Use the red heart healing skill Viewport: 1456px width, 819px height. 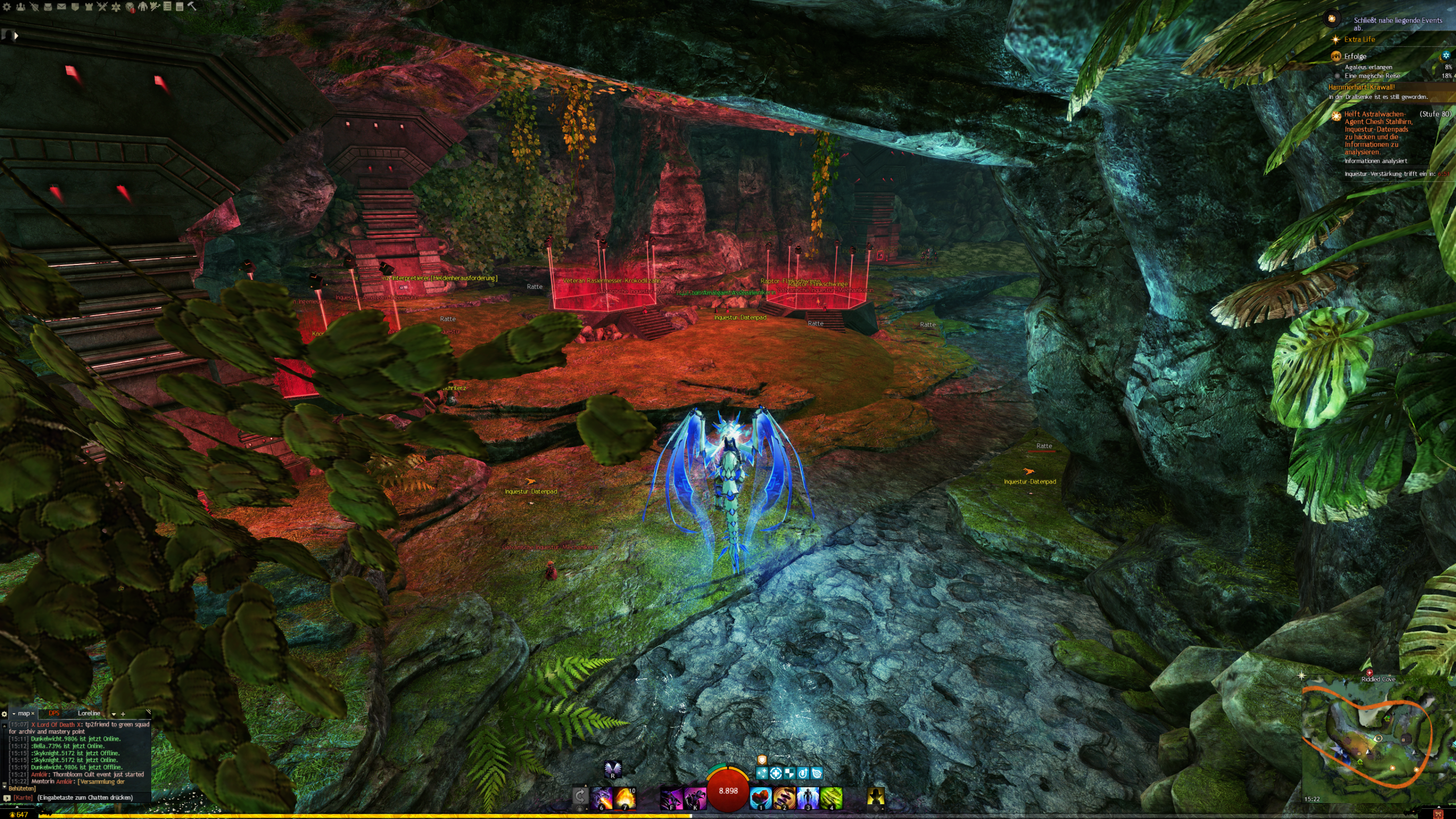(x=761, y=797)
